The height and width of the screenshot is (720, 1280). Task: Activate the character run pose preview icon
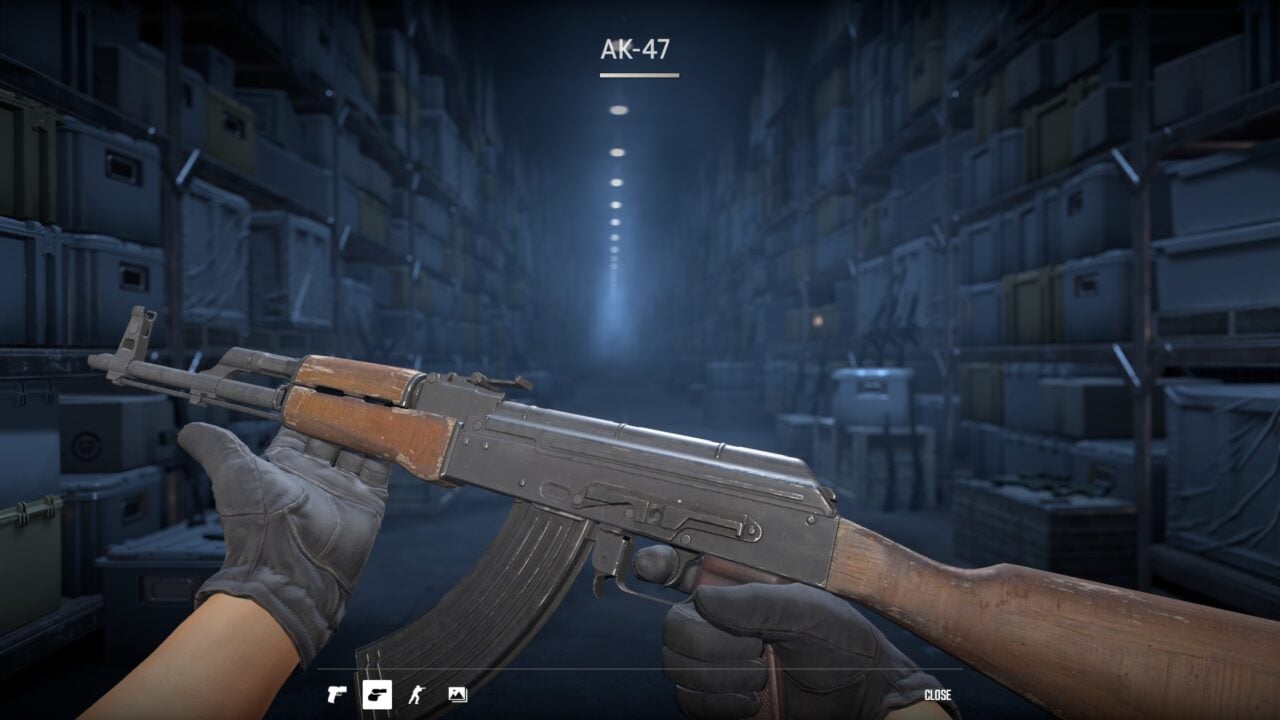pyautogui.click(x=416, y=694)
